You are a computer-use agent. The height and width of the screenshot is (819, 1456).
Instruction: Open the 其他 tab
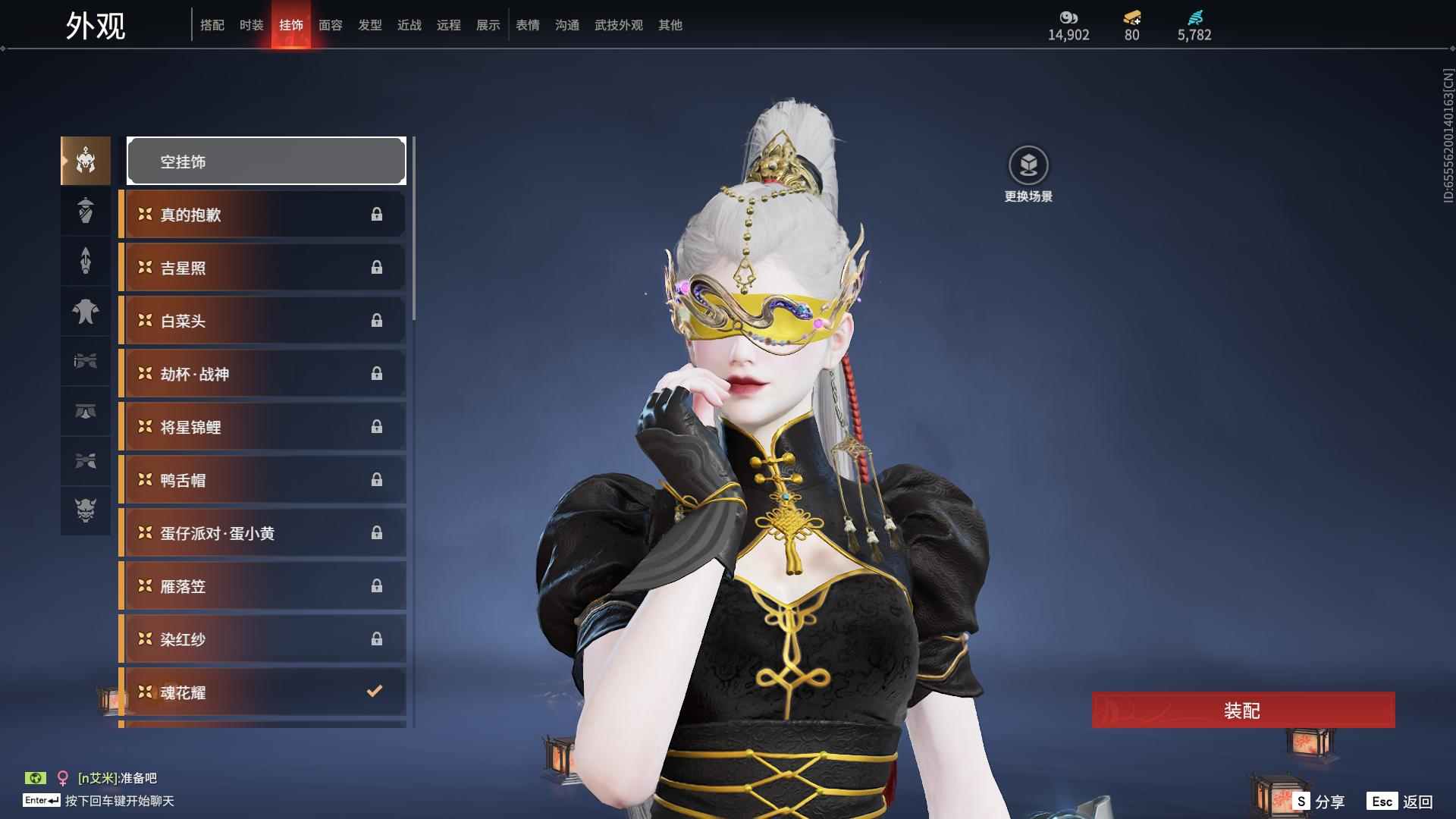[x=670, y=25]
